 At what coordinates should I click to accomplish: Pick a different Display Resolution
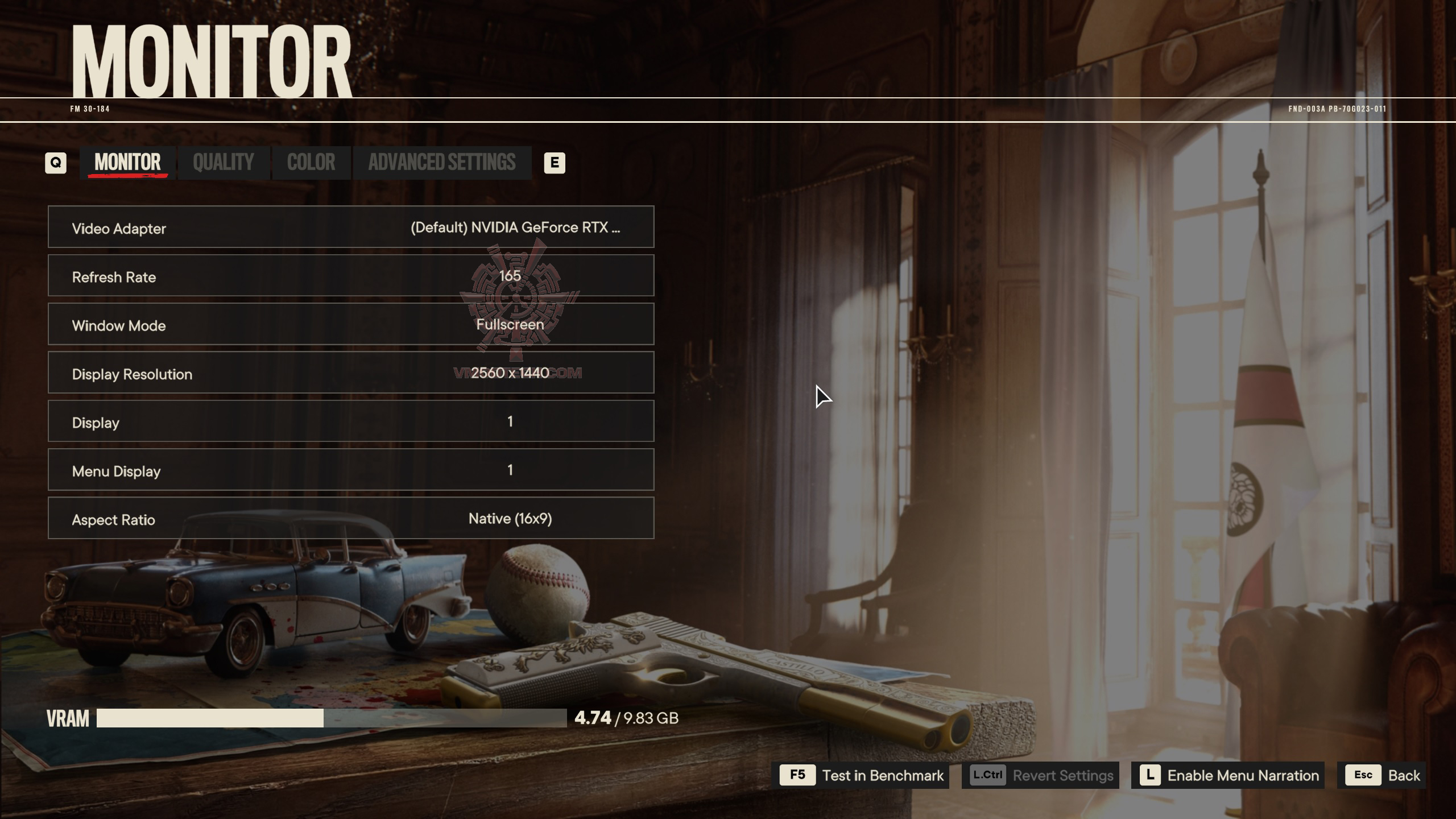click(x=351, y=373)
